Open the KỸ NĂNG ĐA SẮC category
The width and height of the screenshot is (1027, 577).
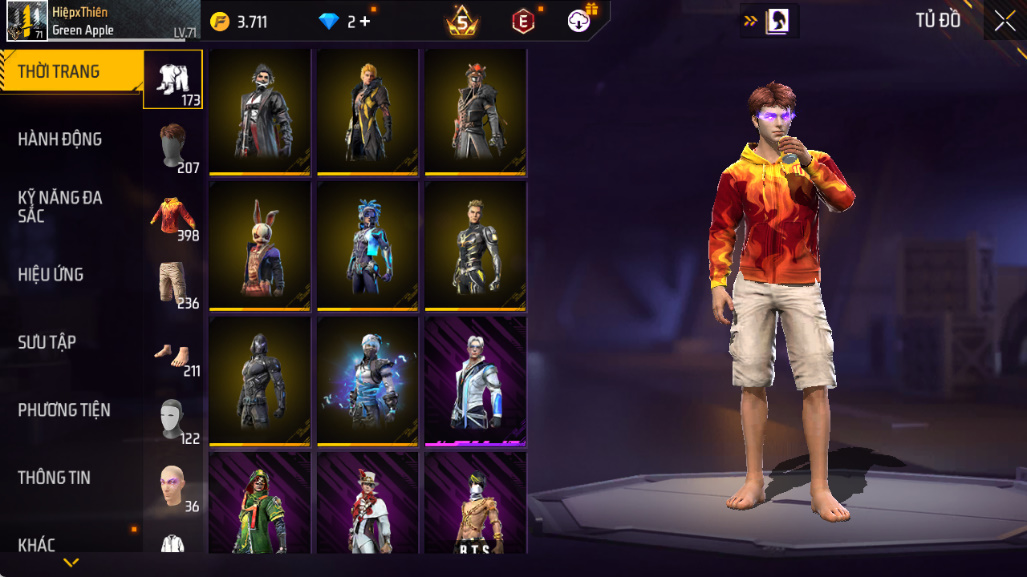[x=60, y=206]
